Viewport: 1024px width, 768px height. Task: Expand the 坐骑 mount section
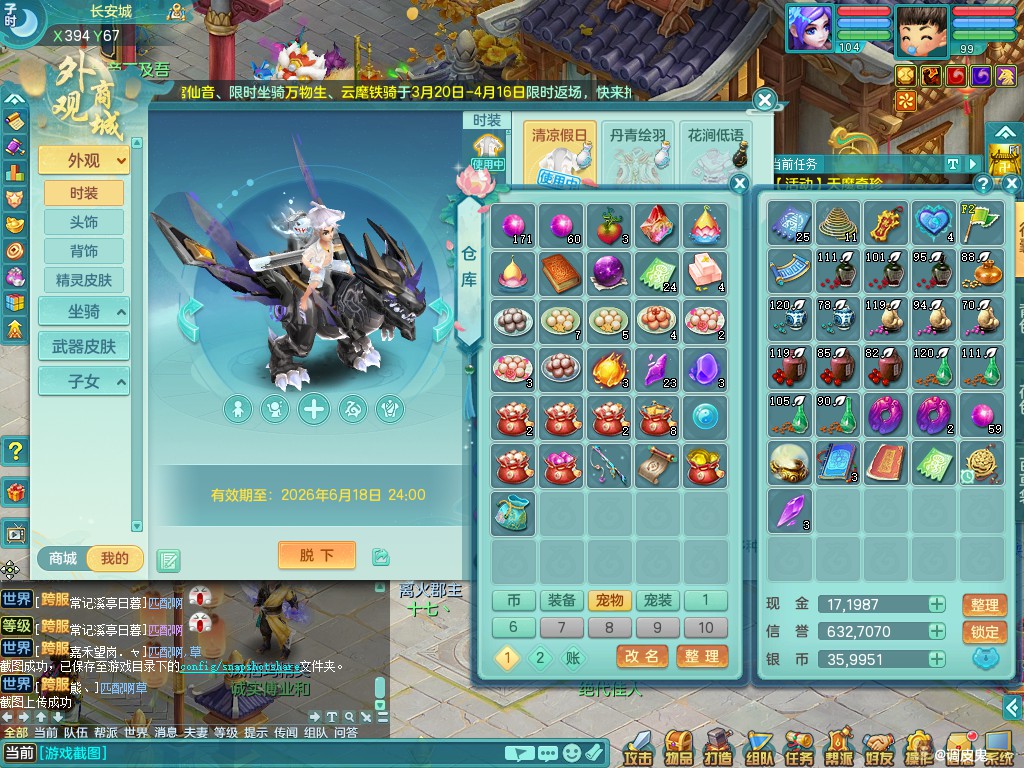tap(84, 311)
